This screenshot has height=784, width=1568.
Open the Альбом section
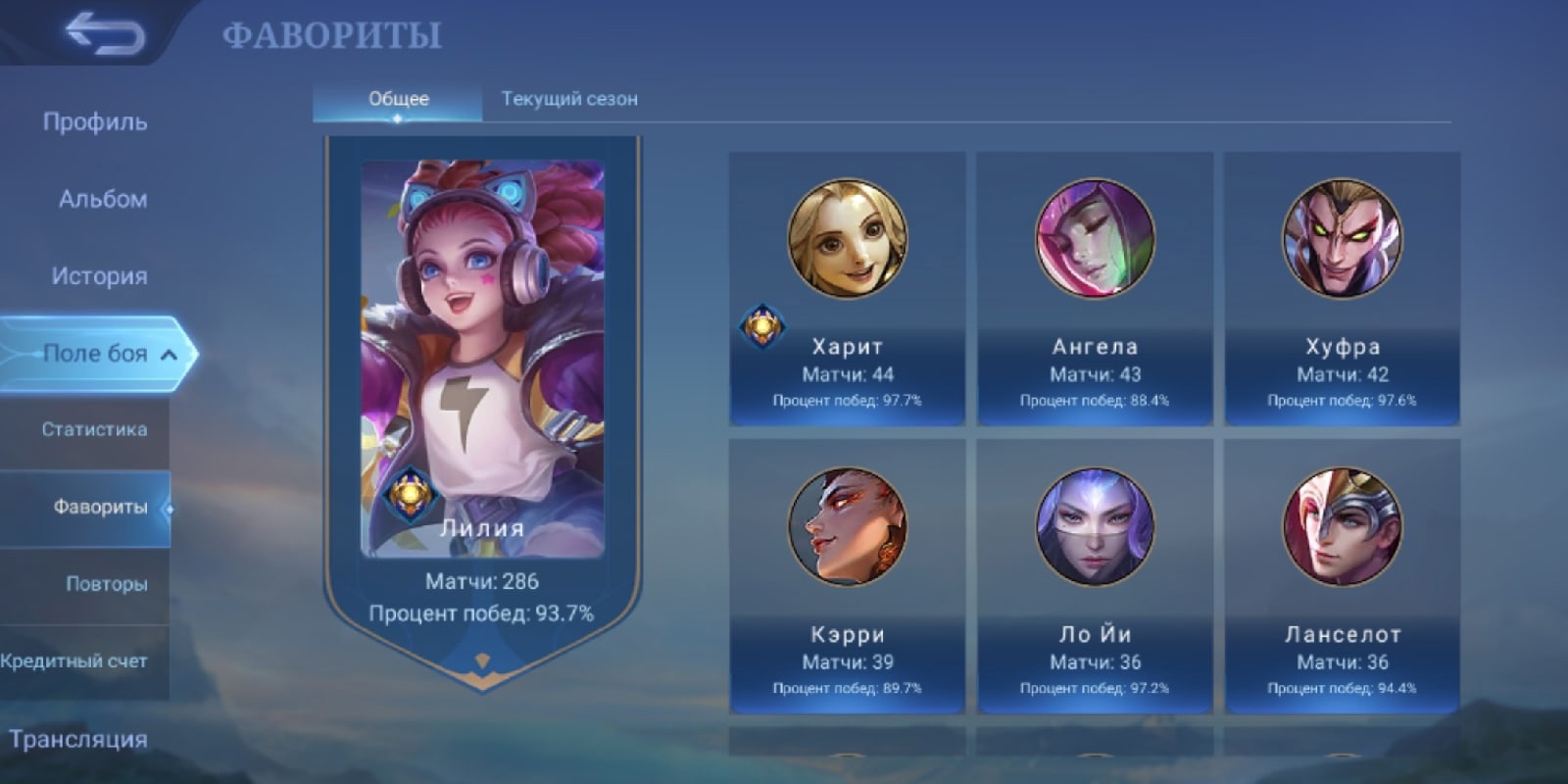[102, 199]
